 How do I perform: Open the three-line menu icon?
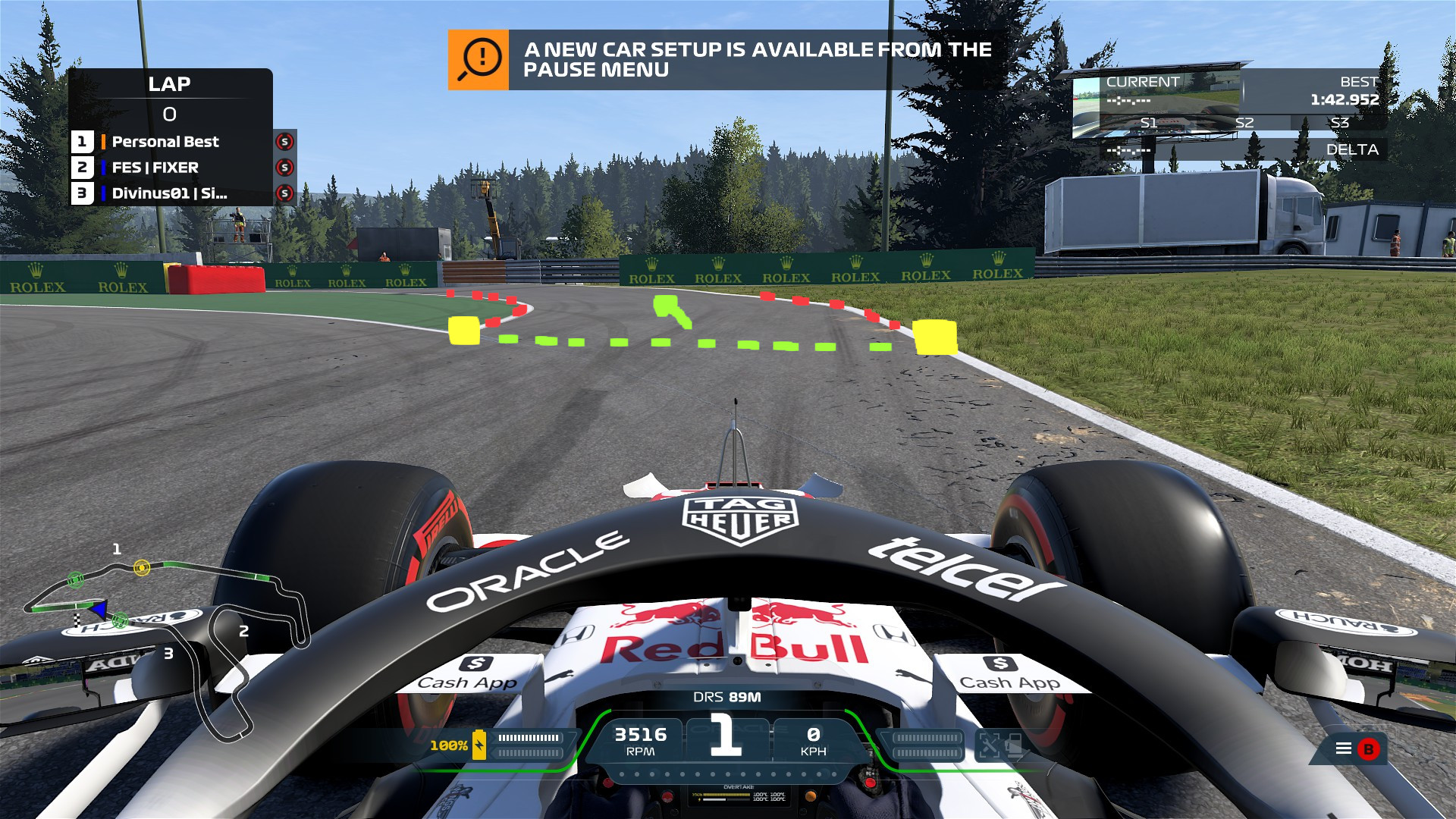click(1343, 748)
